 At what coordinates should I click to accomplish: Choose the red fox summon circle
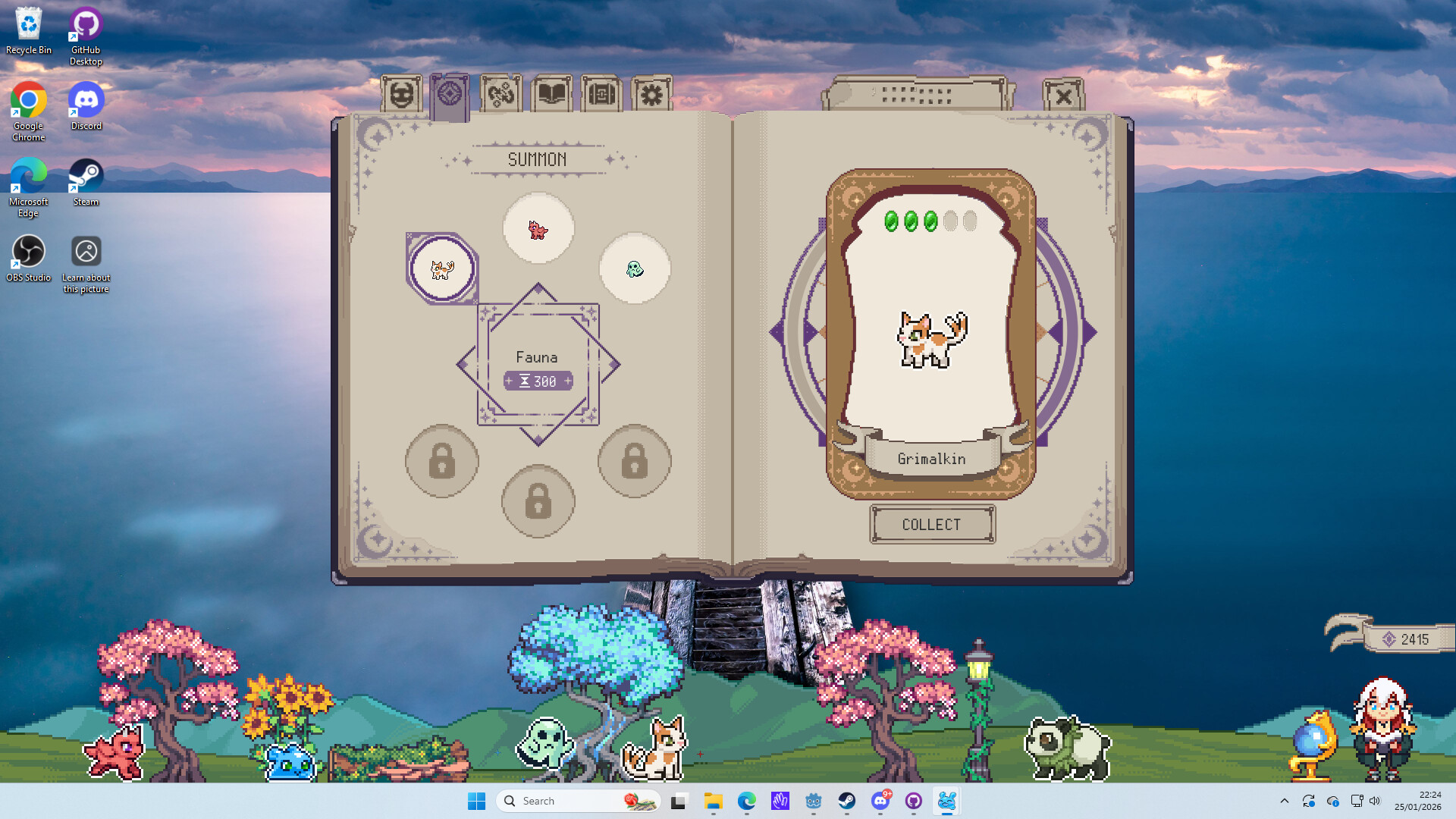click(x=538, y=228)
